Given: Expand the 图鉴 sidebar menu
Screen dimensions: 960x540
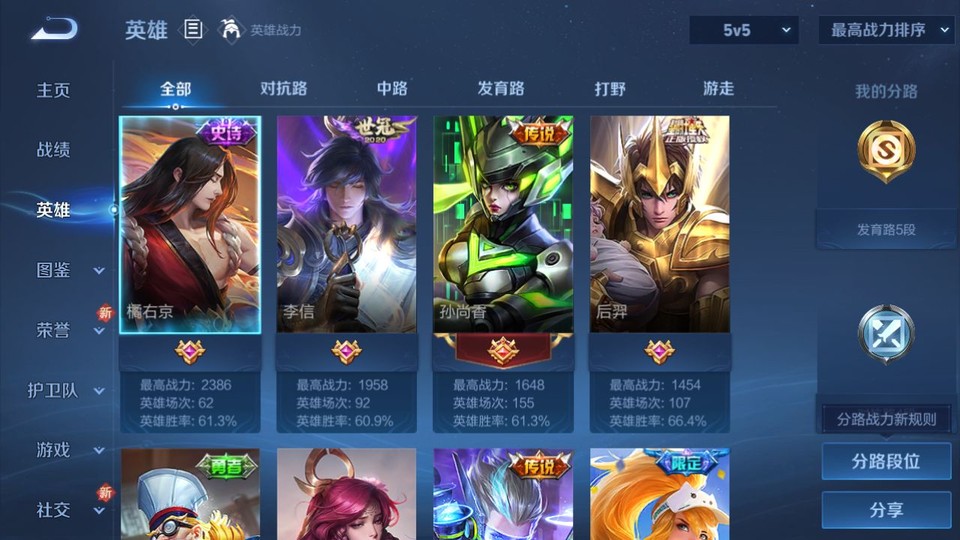Looking at the screenshot, I should pos(68,270).
